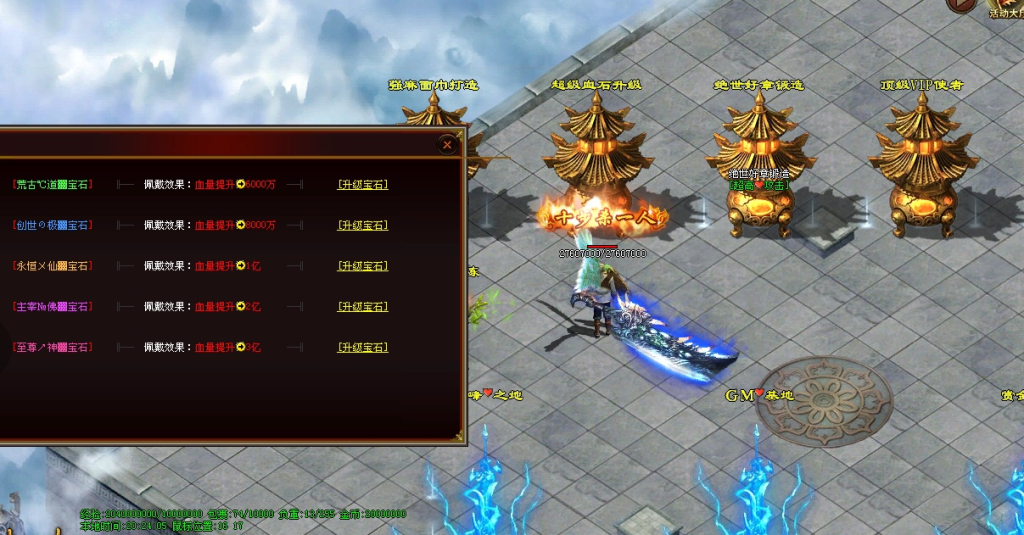The image size is (1024, 535).
Task: Open the 活动大厅 activity hall icon
Action: click(1006, 10)
